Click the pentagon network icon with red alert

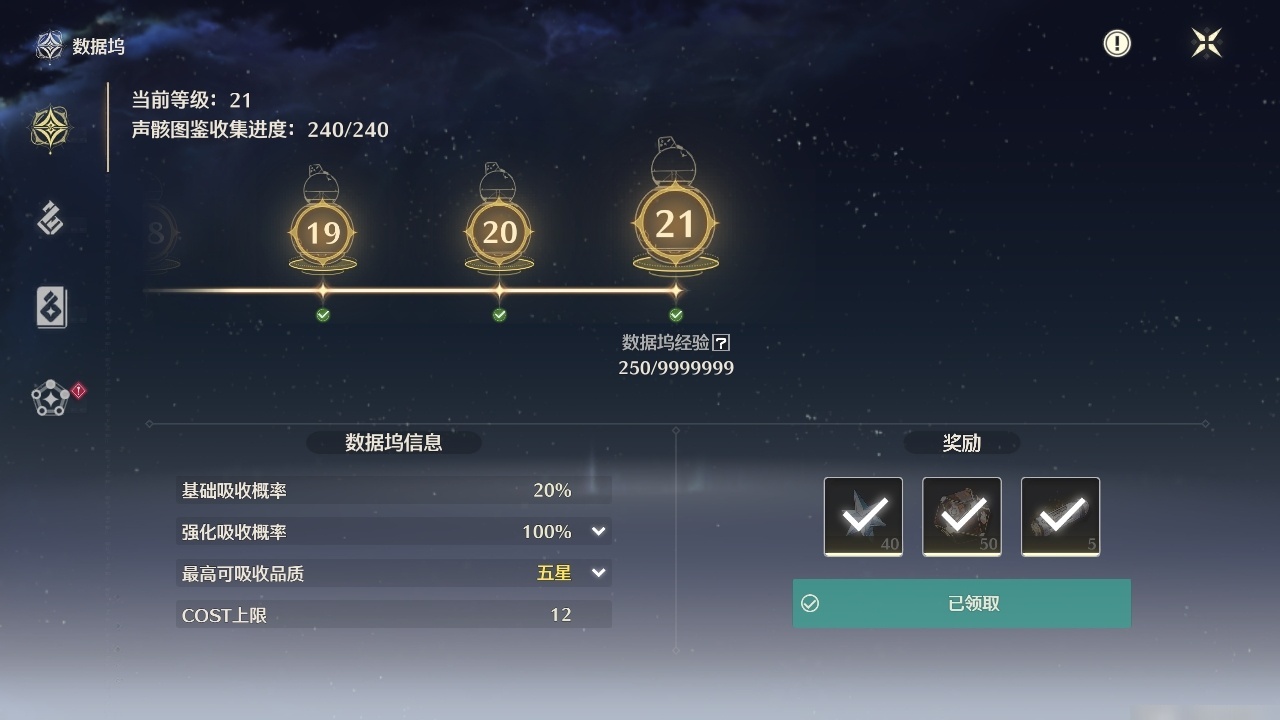[49, 396]
